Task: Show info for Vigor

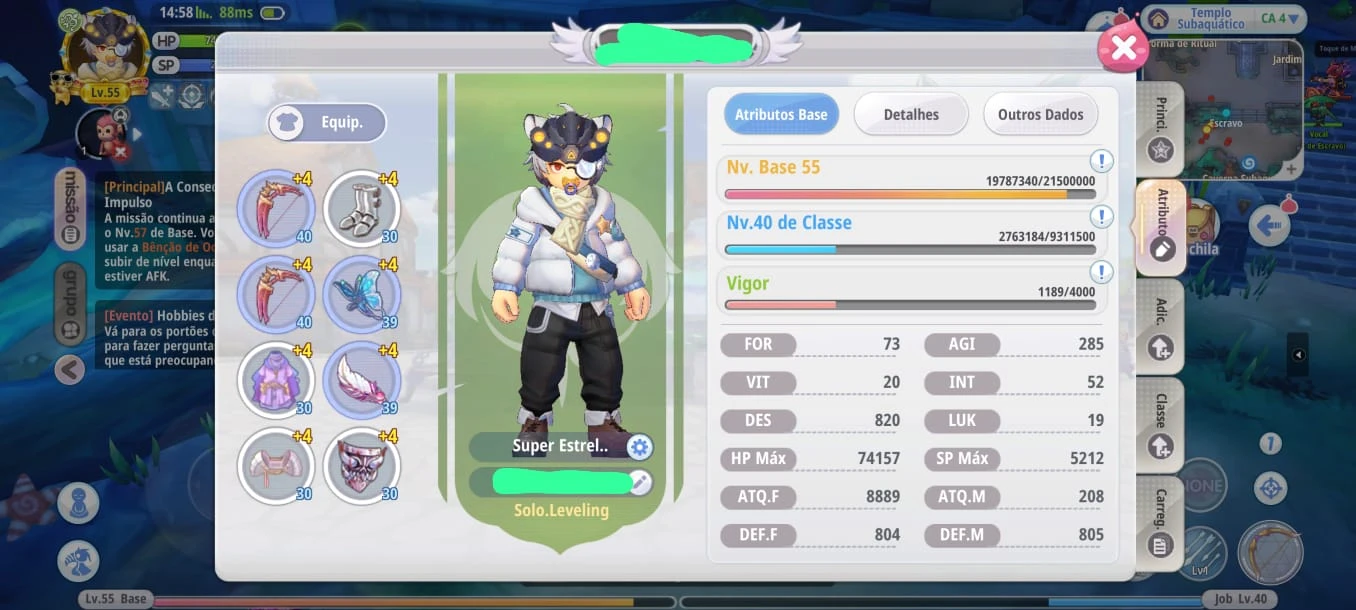Action: click(x=1102, y=273)
